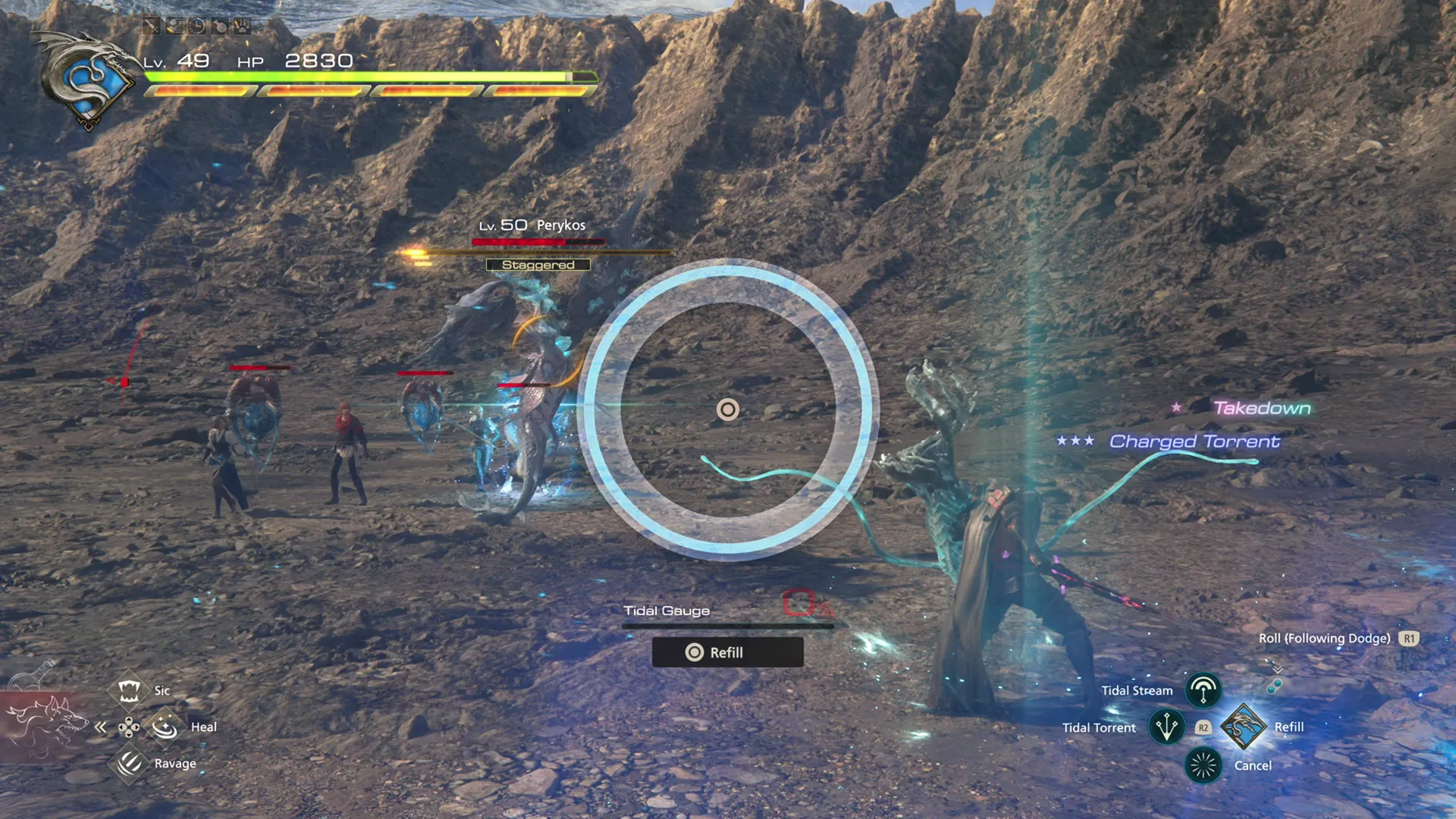Viewport: 1456px width, 819px height.
Task: Click the clock icon in the top-left toolbar
Action: tap(196, 25)
